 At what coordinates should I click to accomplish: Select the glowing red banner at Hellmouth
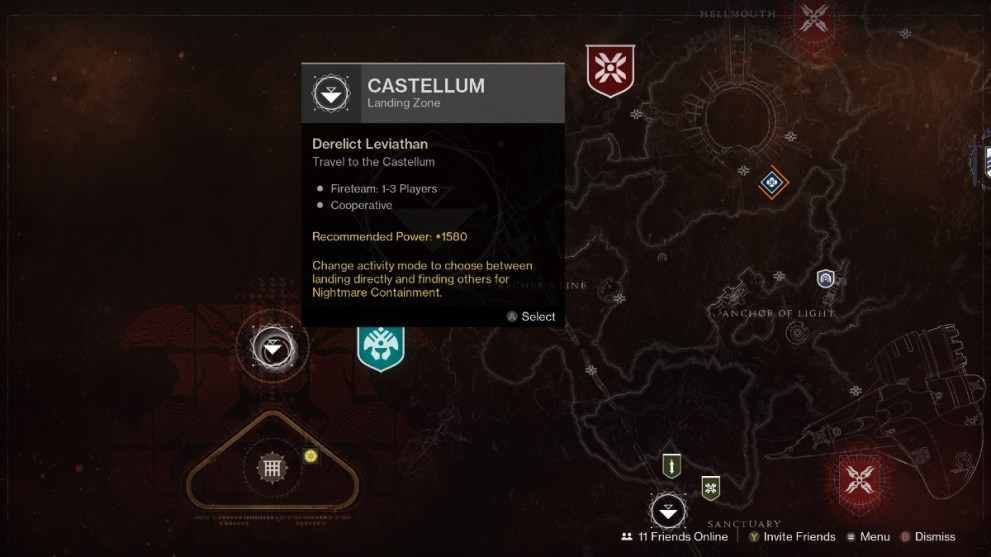click(x=815, y=17)
